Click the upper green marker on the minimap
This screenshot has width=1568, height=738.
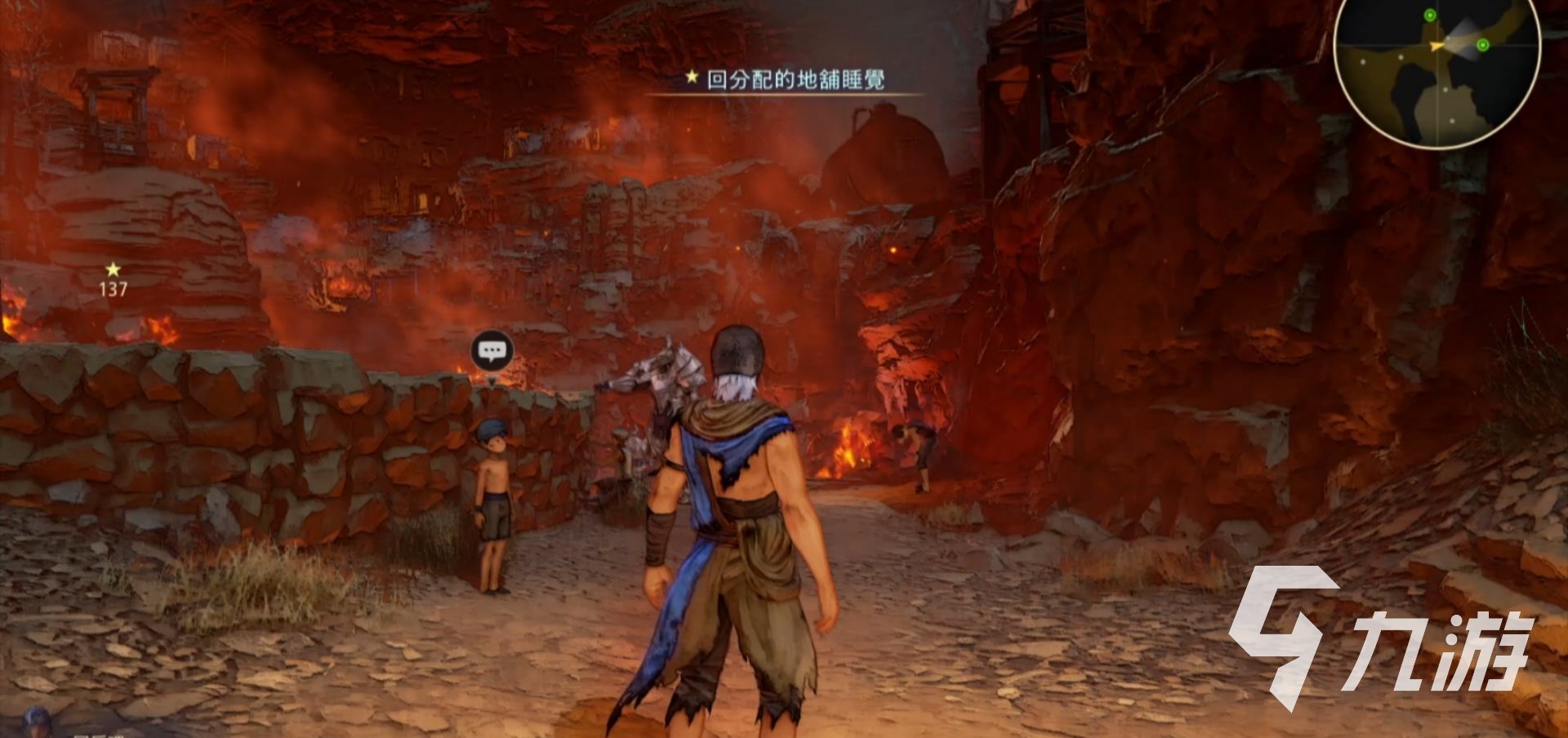click(1430, 15)
